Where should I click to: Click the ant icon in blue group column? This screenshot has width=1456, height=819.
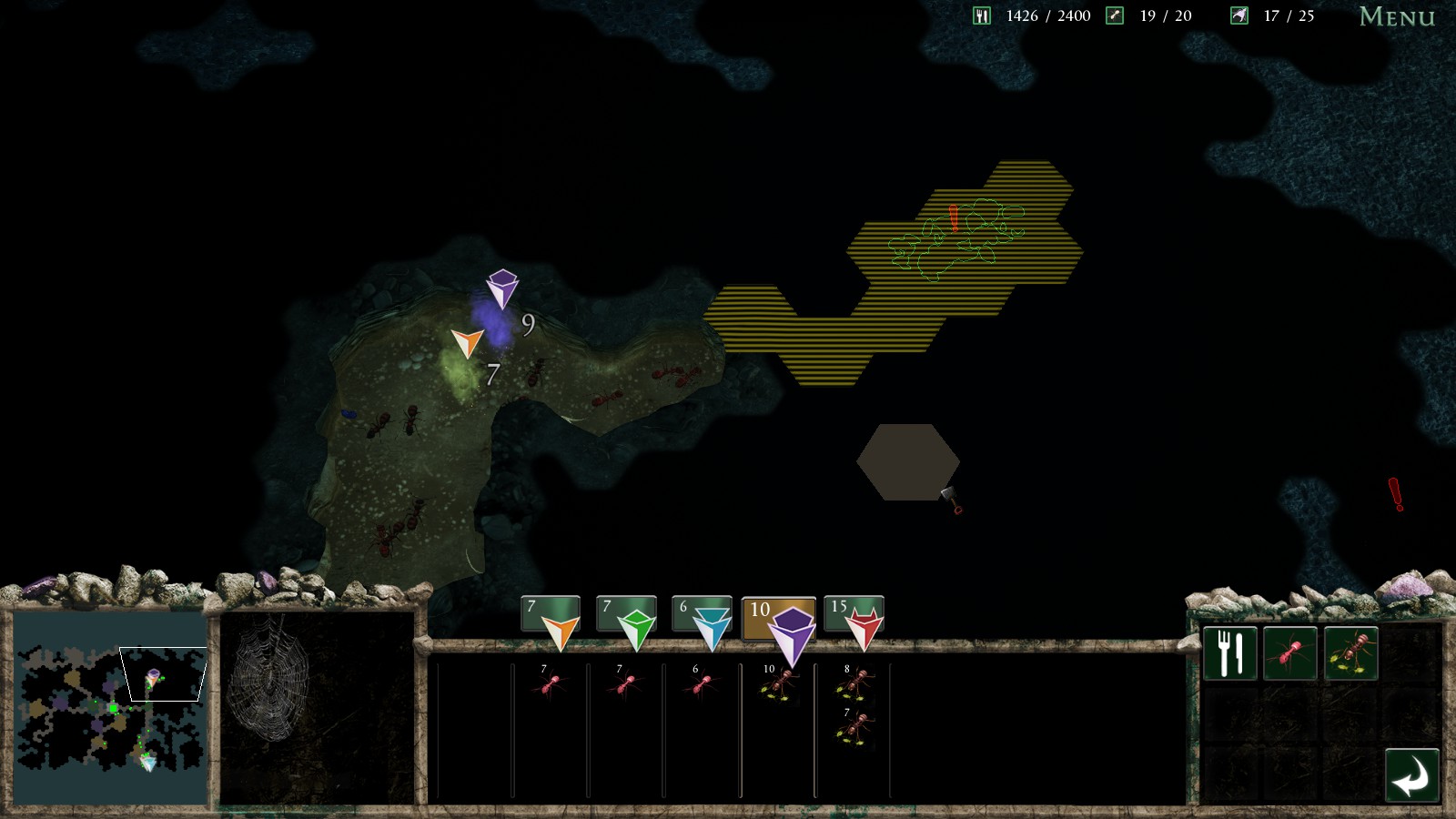point(700,684)
